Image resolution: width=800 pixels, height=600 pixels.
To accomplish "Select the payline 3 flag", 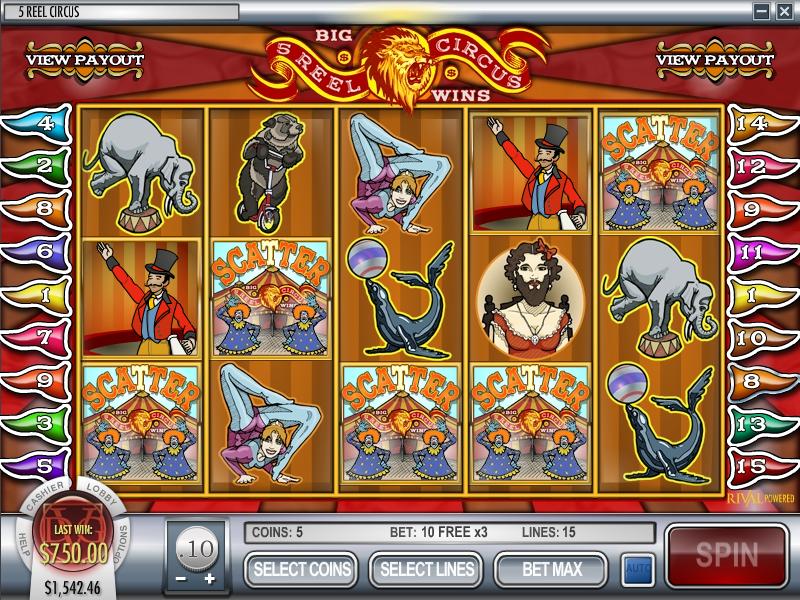I will (x=38, y=424).
